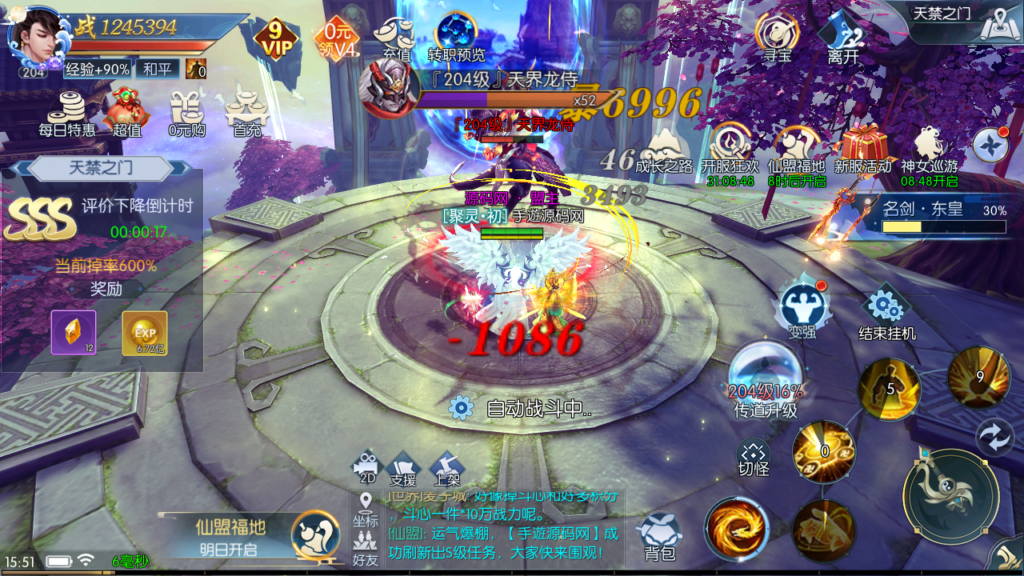This screenshot has height=576, width=1024.
Task: Tap the 变强 power-up button
Action: [x=802, y=309]
